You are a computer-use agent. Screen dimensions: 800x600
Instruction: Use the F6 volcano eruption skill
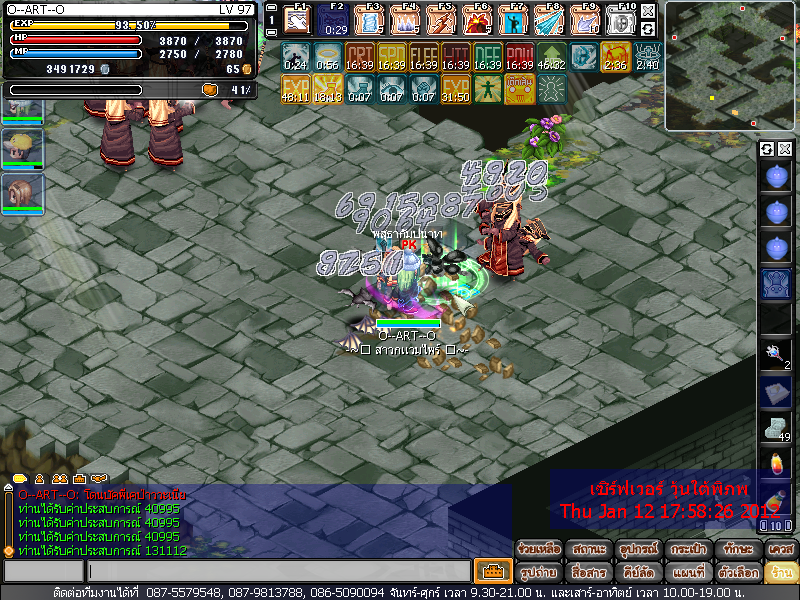coord(477,20)
